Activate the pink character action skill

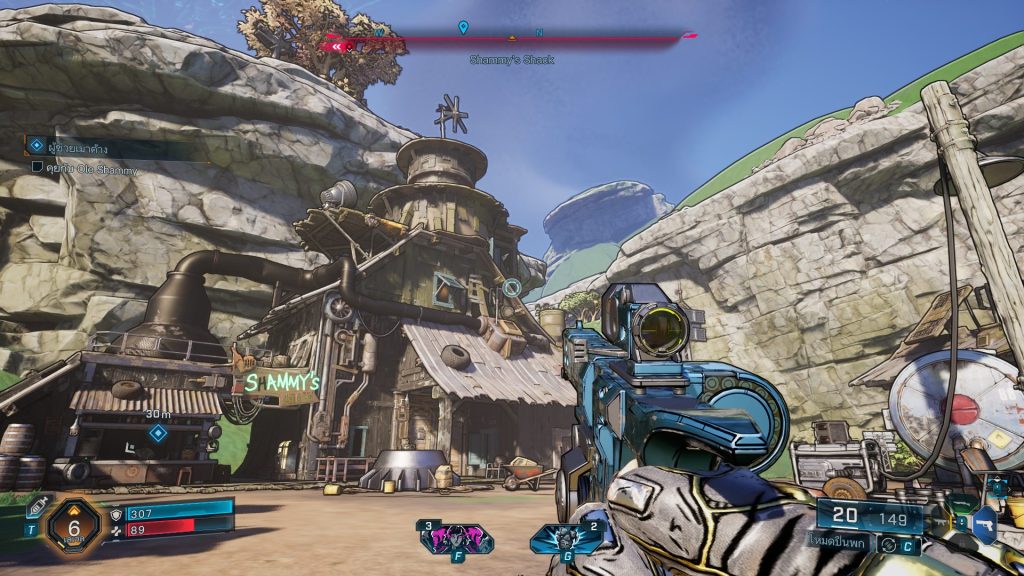click(456, 539)
